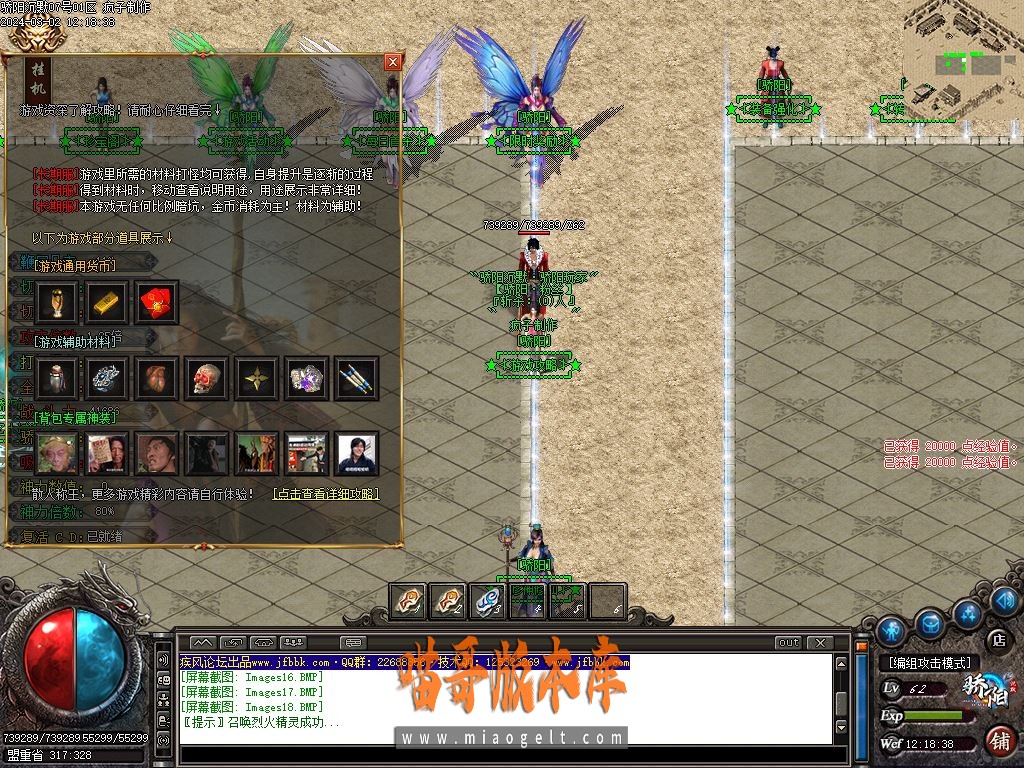Select the red envelope currency icon
The height and width of the screenshot is (768, 1024).
[x=157, y=301]
